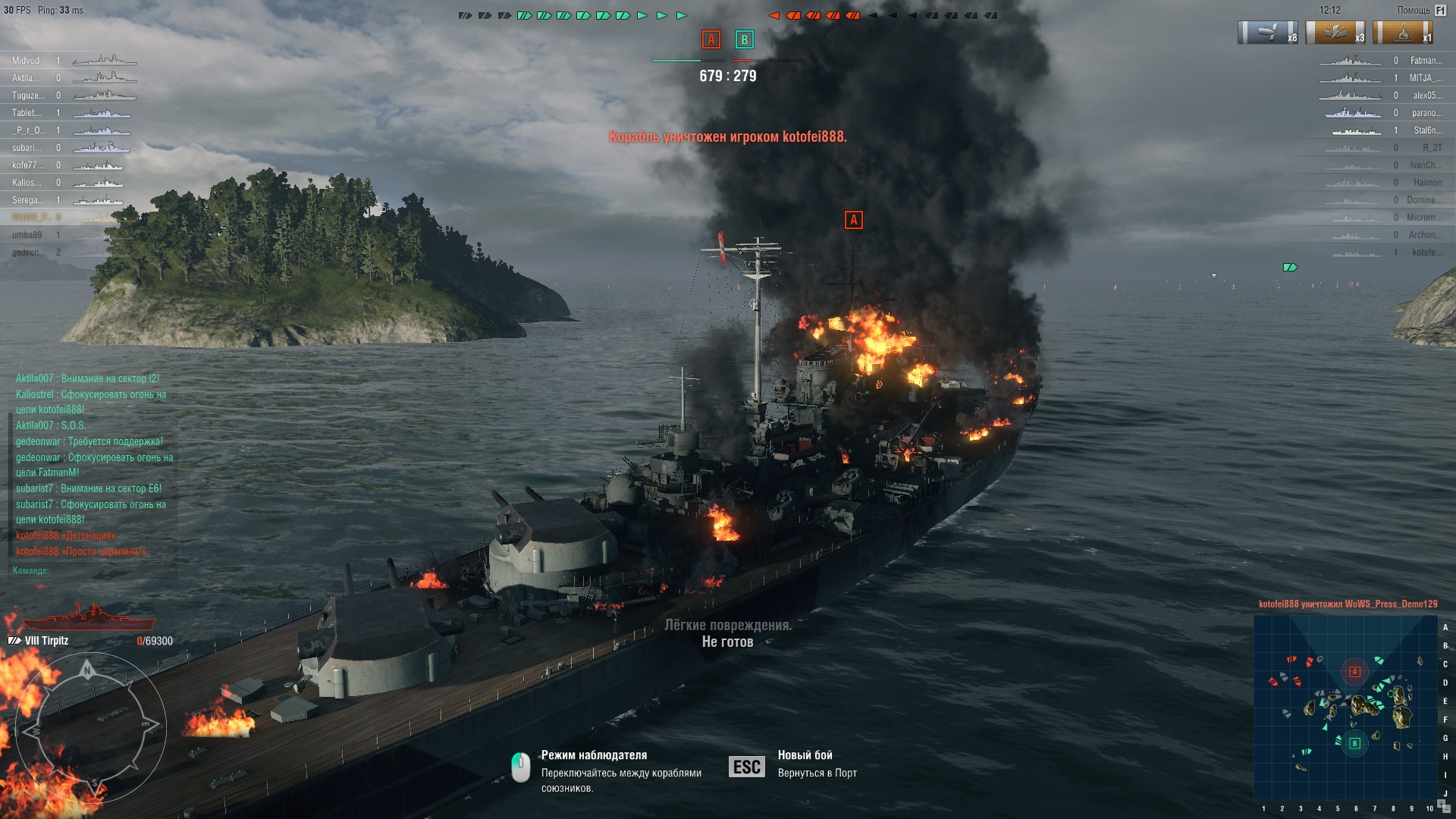This screenshot has height=819, width=1456.
Task: Select the fire-set ribbon with flame triangle
Action: 1403,33
